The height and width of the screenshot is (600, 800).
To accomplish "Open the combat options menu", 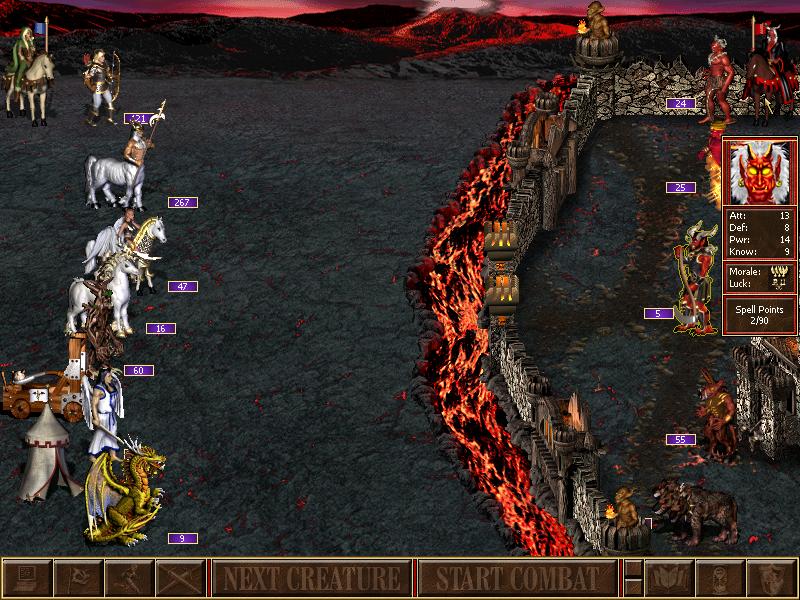I will 25,578.
